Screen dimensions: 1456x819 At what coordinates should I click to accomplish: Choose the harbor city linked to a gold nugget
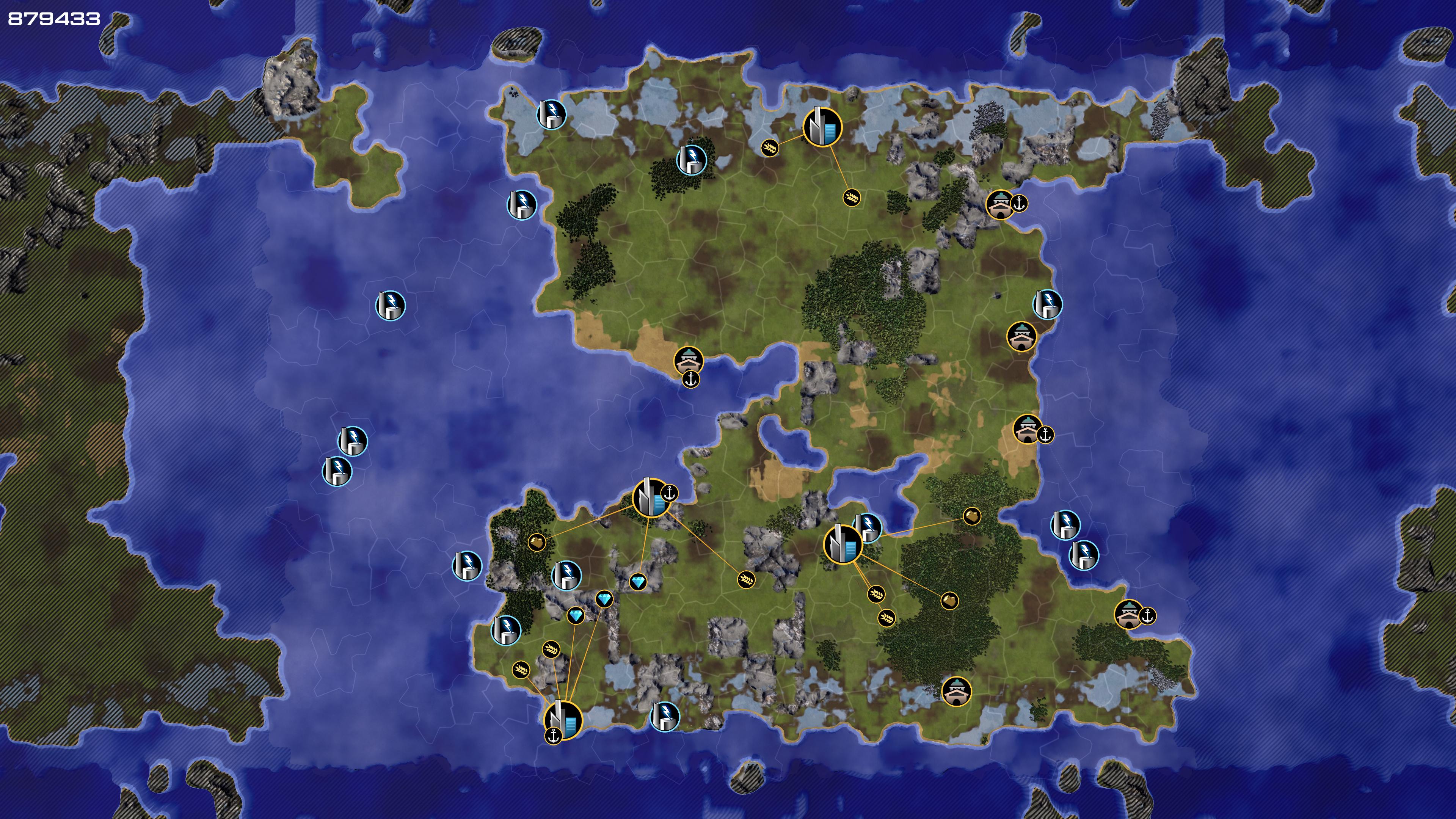651,497
